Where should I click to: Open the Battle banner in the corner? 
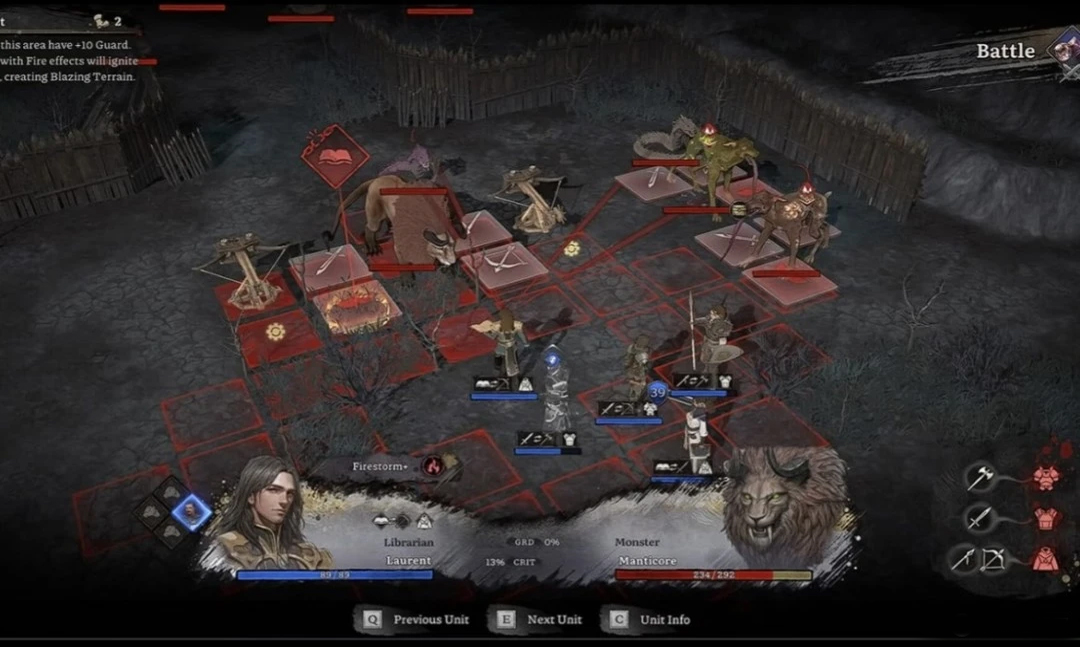[1005, 52]
